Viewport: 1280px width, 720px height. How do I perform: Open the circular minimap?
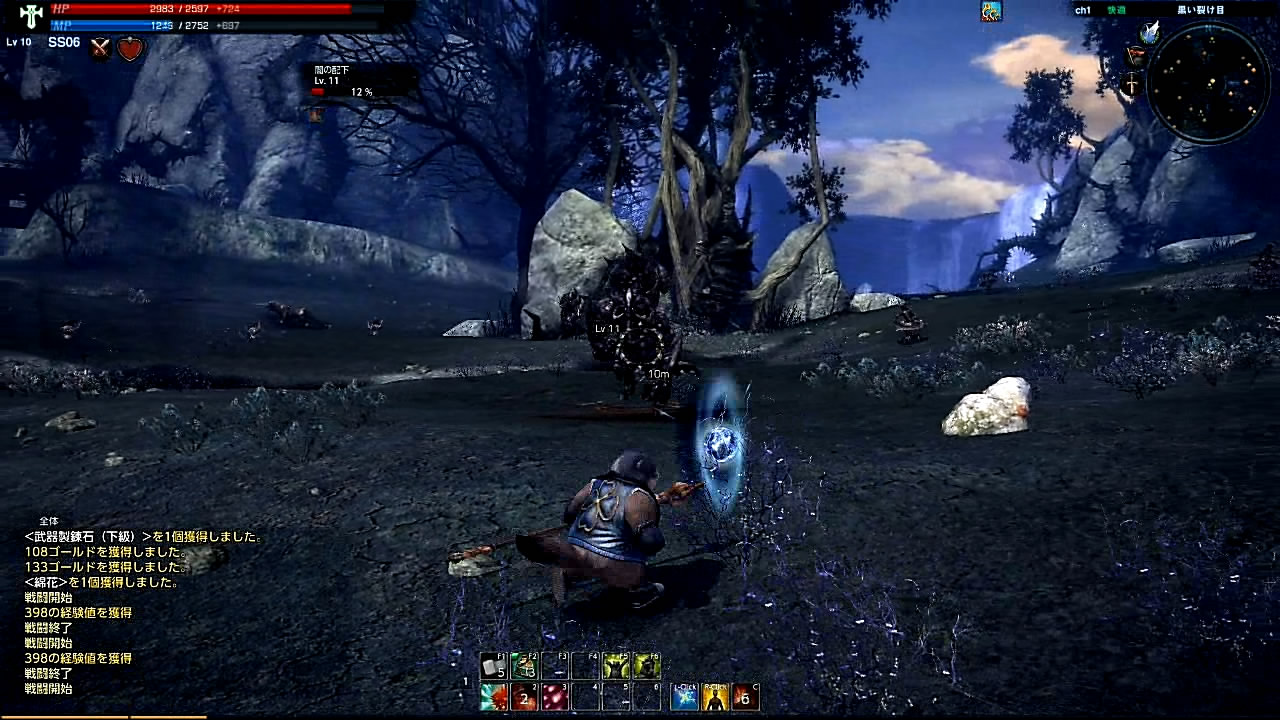1208,82
